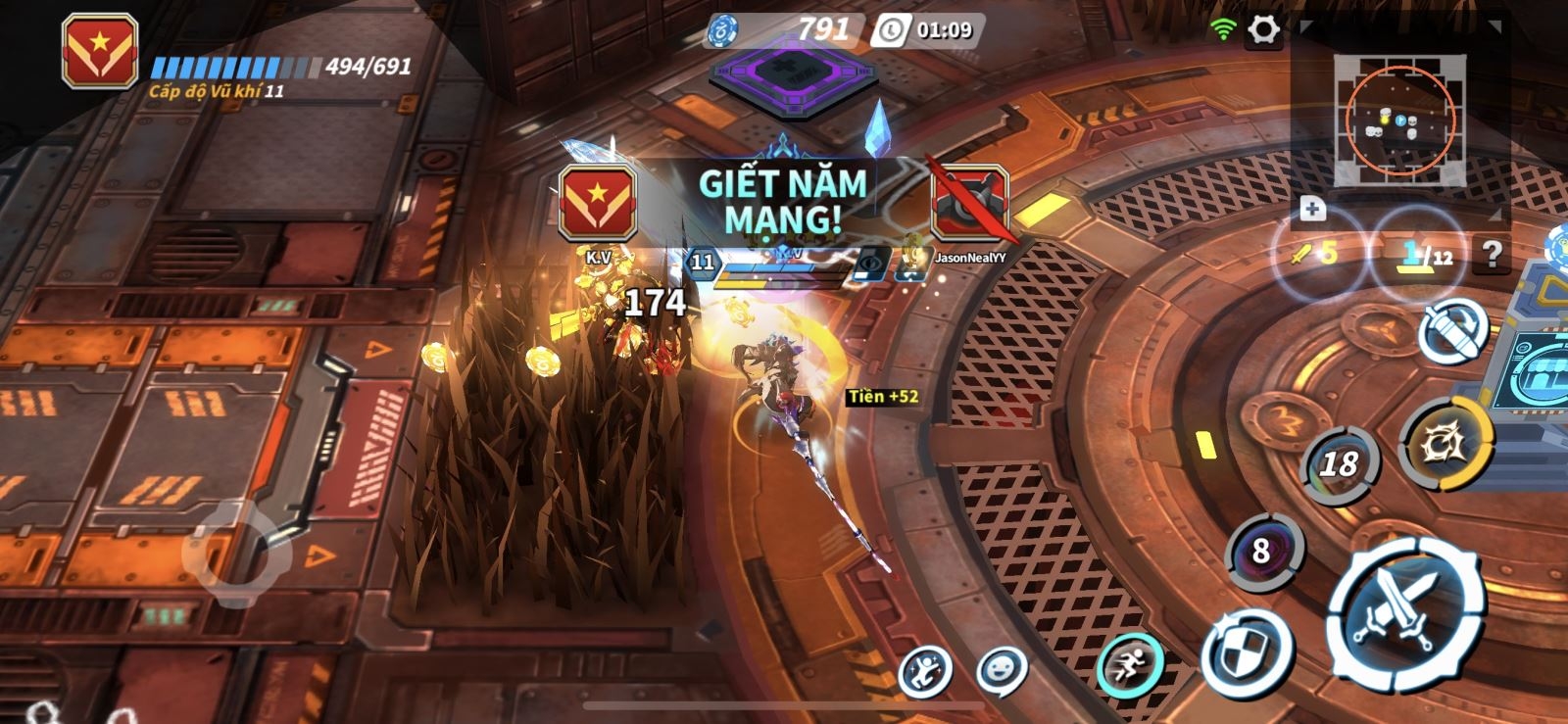
Task: Select the player emblem portrait beside the health bar
Action: (99, 52)
